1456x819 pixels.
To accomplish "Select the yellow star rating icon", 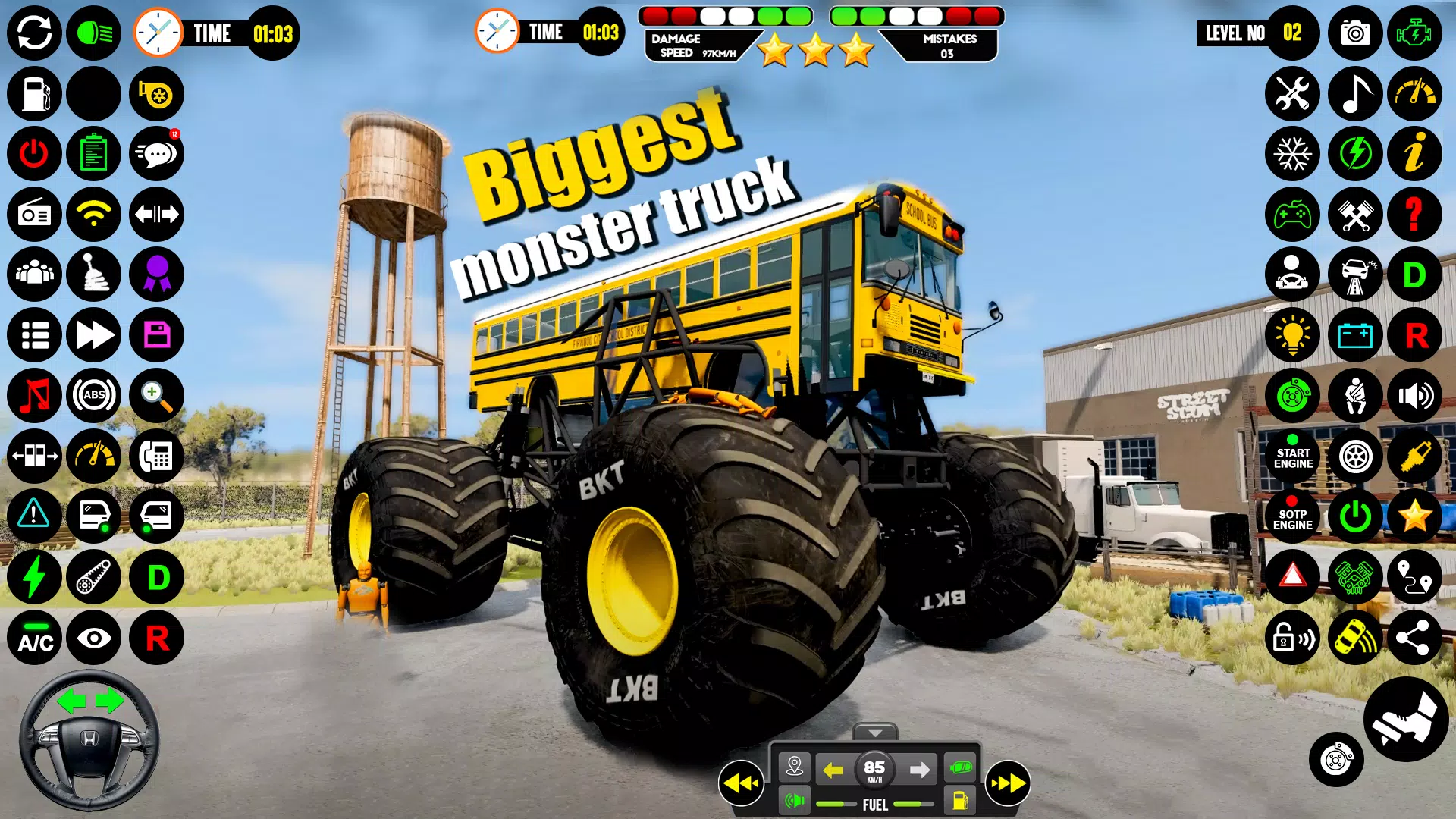I will [1415, 516].
